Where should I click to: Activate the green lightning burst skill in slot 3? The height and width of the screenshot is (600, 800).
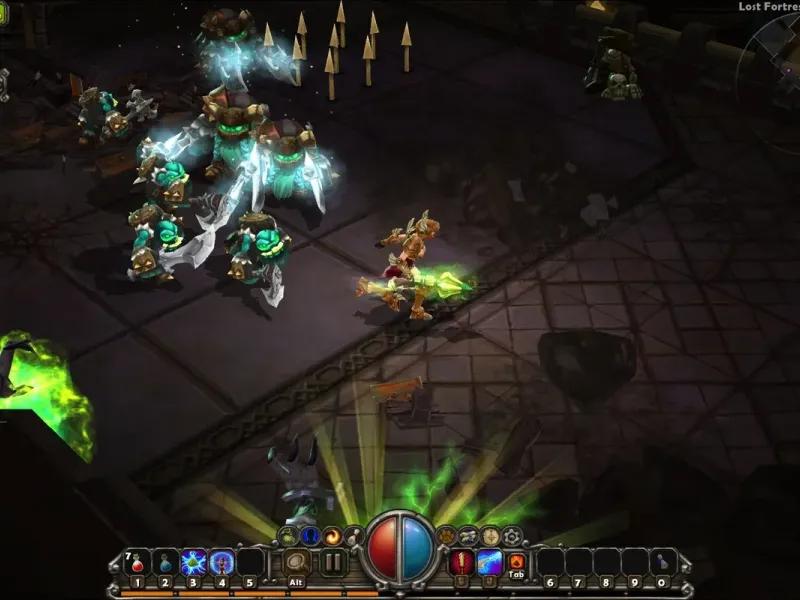click(193, 562)
